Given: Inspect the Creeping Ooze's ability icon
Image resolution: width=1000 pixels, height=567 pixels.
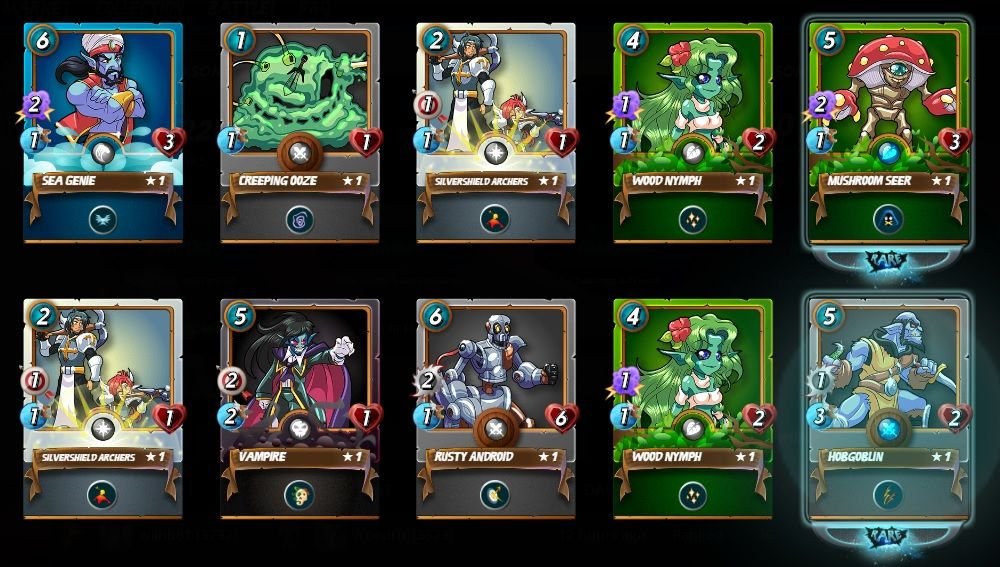Looking at the screenshot, I should point(298,219).
